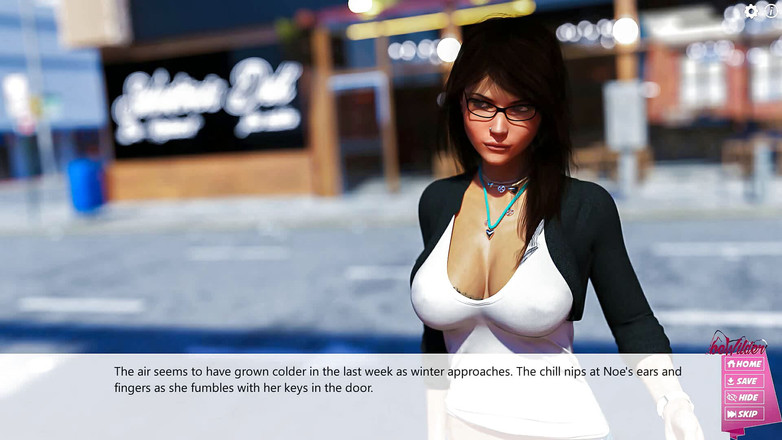Go to the Home menu
The width and height of the screenshot is (782, 440).
click(x=744, y=364)
